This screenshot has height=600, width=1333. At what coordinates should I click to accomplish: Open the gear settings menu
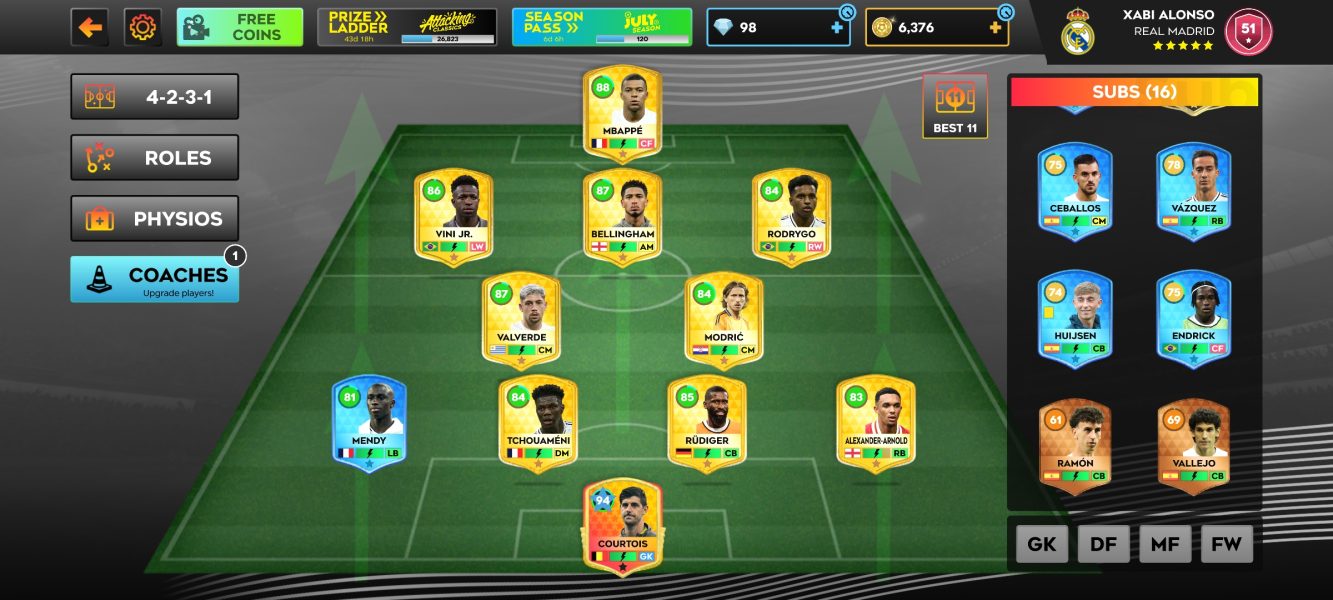(143, 27)
